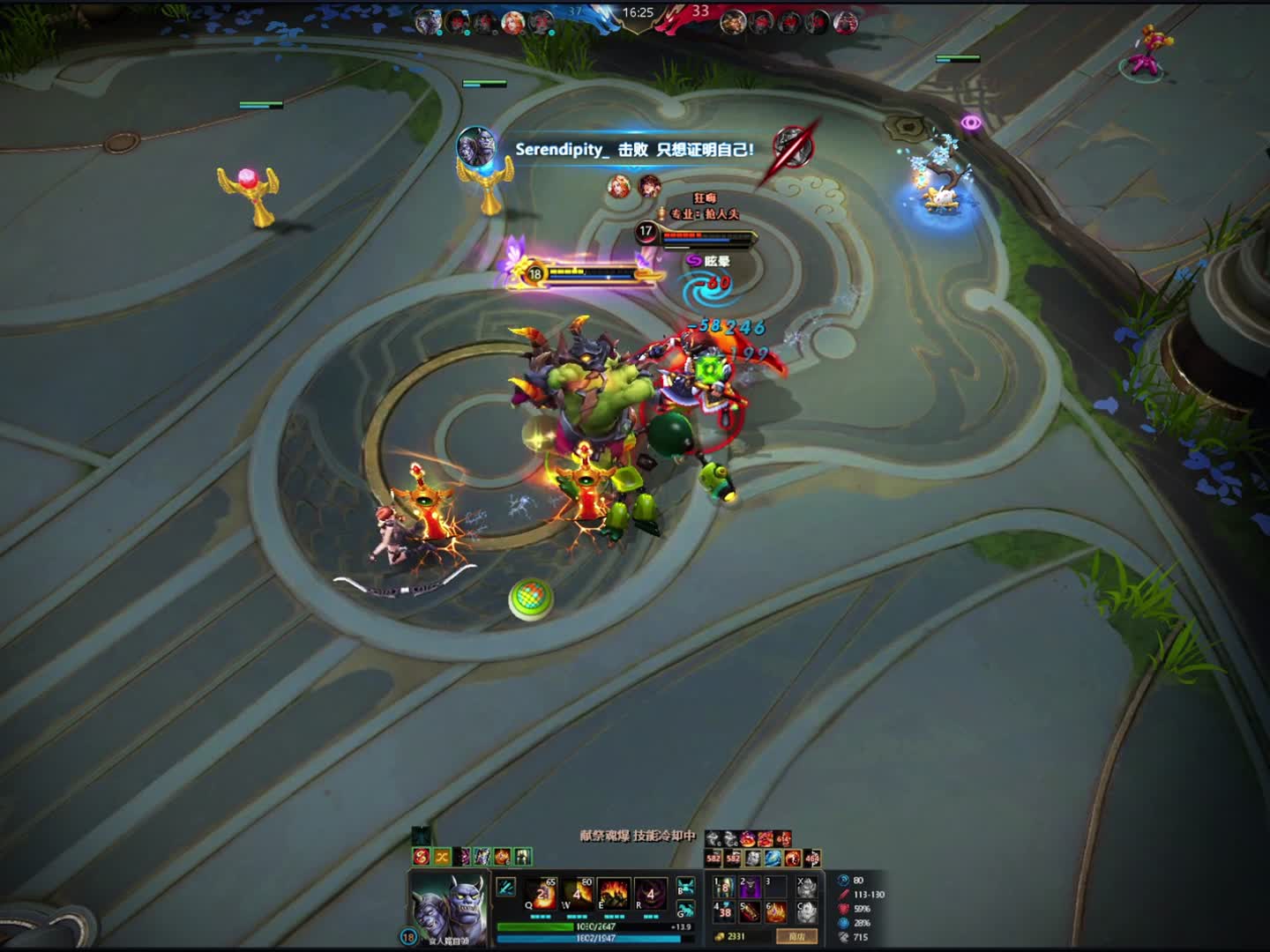Open the shop button beside the gold
Viewport: 1270px width, 952px height.
[796, 936]
